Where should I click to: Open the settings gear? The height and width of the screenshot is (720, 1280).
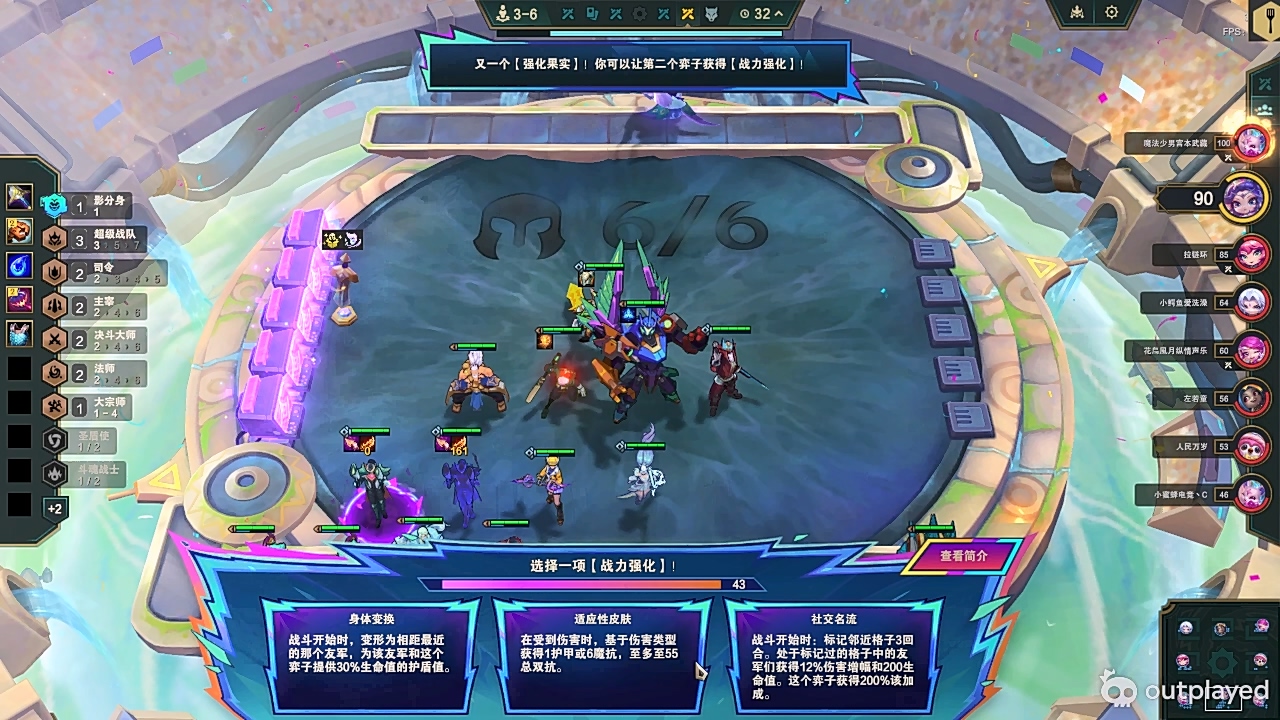tap(1111, 13)
